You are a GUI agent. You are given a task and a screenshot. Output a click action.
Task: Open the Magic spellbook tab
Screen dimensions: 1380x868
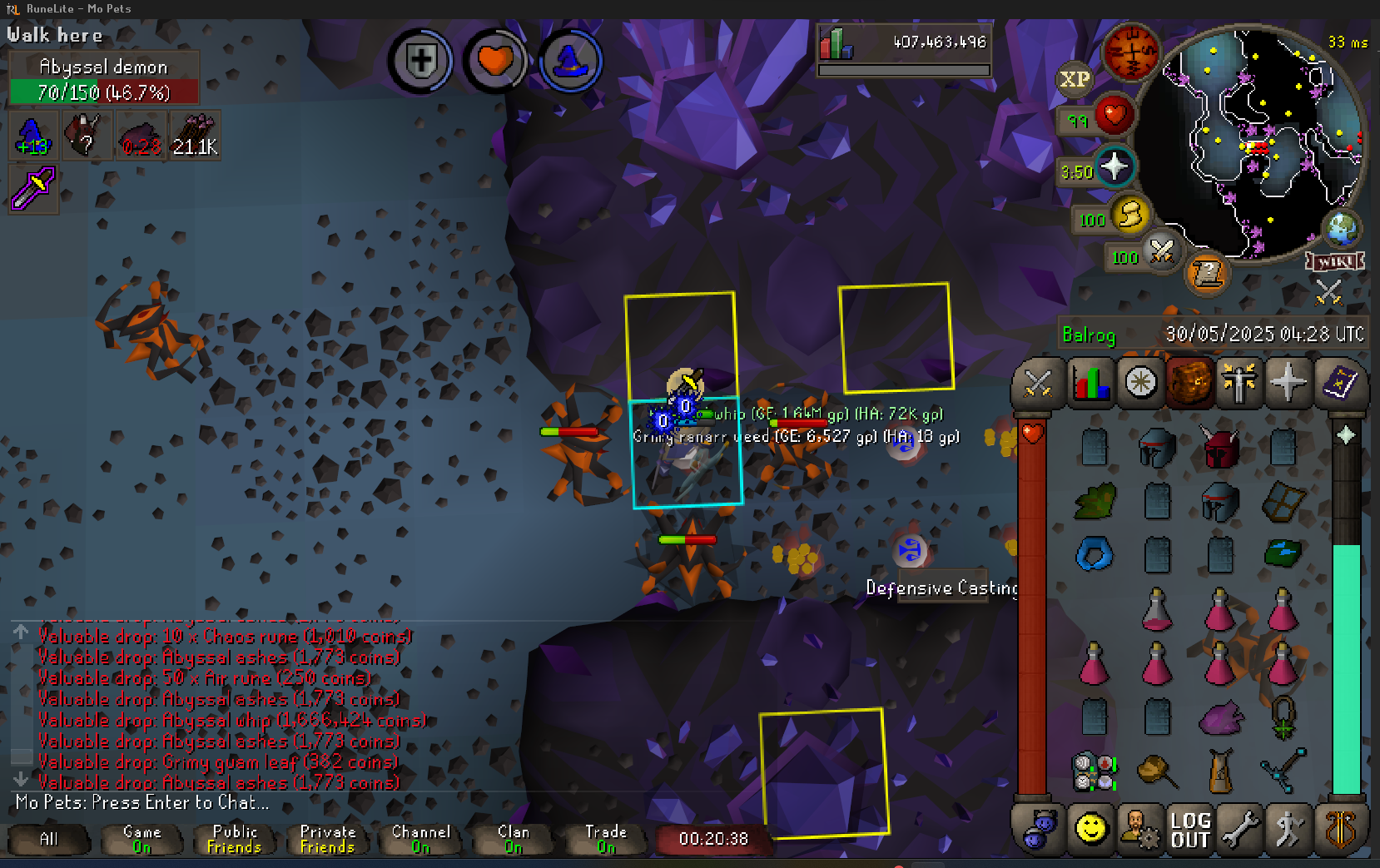pos(1338,384)
